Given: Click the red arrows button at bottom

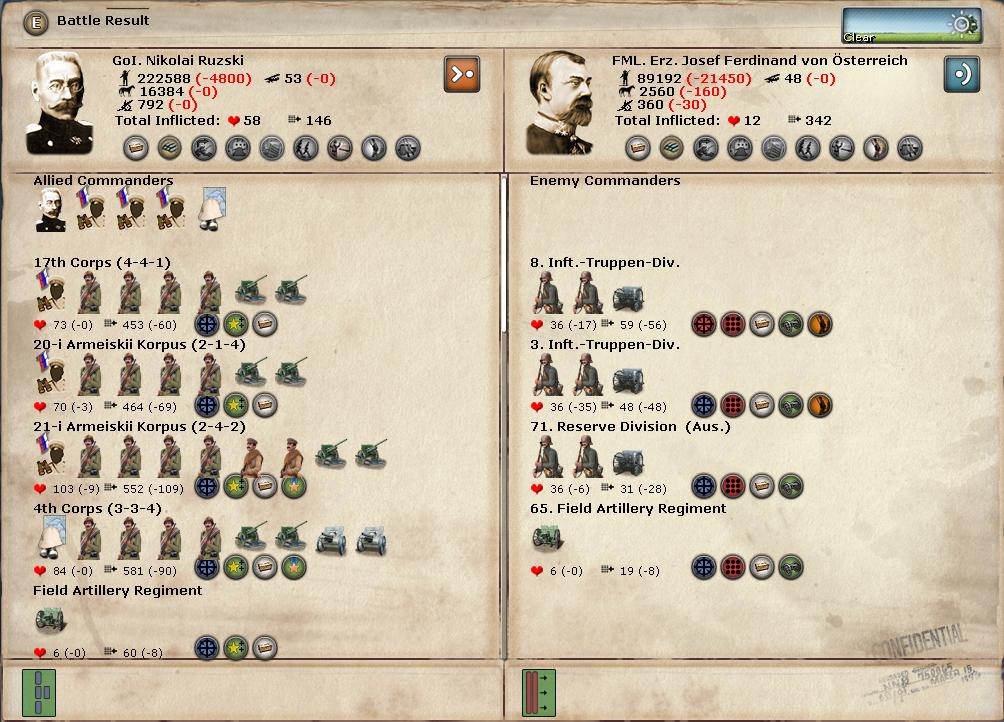Looking at the screenshot, I should click(539, 690).
